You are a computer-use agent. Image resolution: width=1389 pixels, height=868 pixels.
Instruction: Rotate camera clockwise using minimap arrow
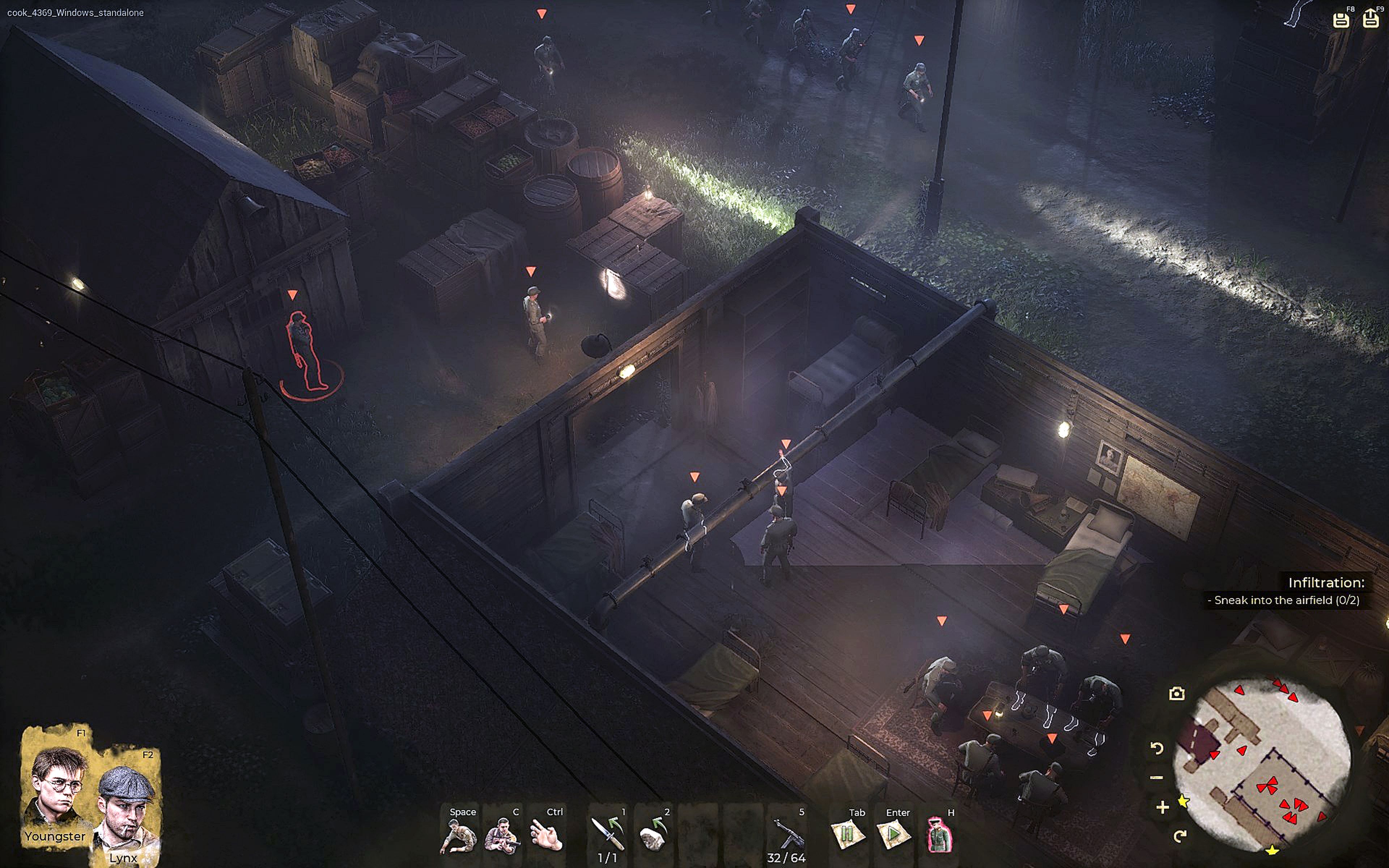point(1179,836)
